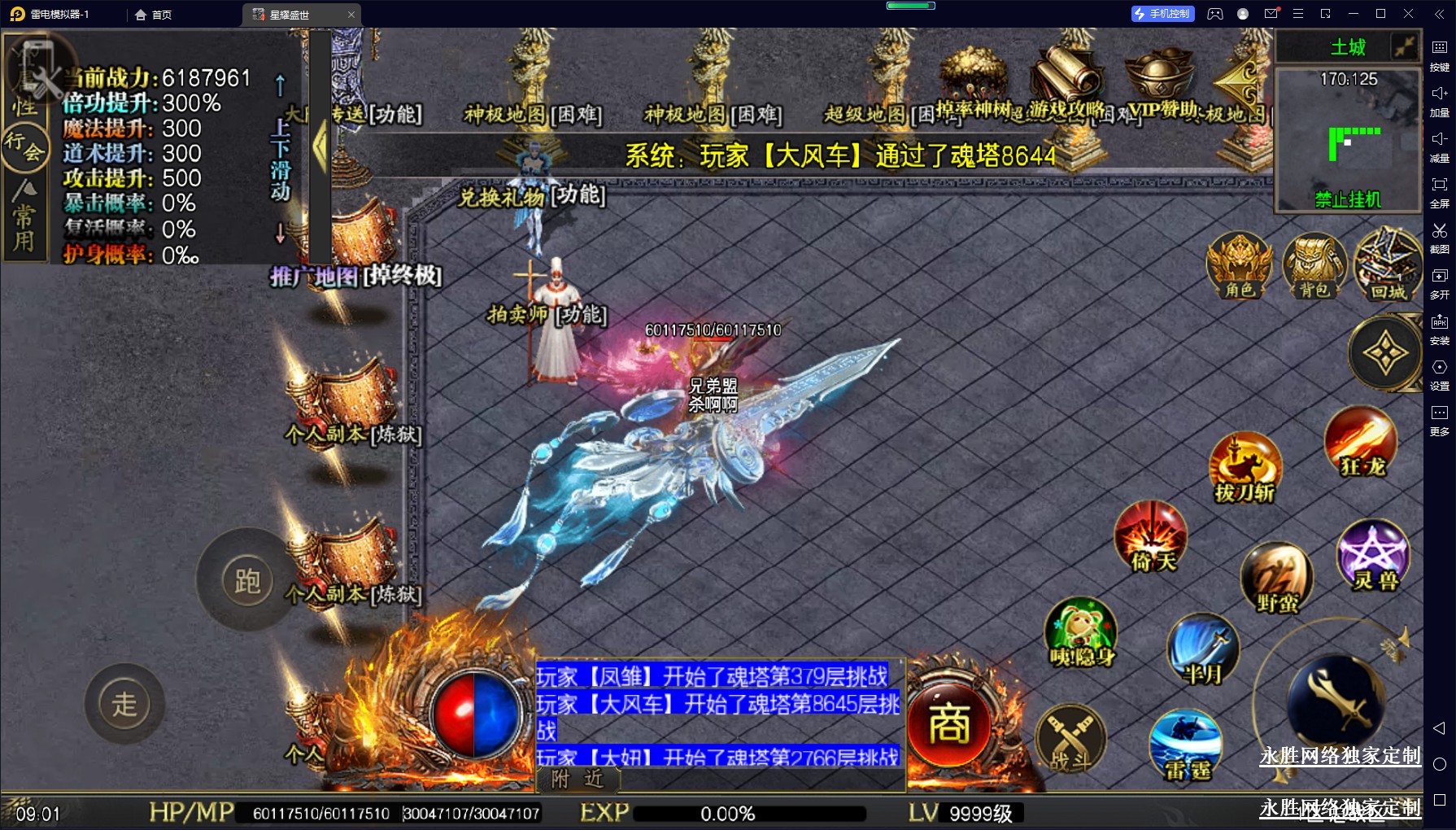Tap the 跑 run button

pos(247,580)
